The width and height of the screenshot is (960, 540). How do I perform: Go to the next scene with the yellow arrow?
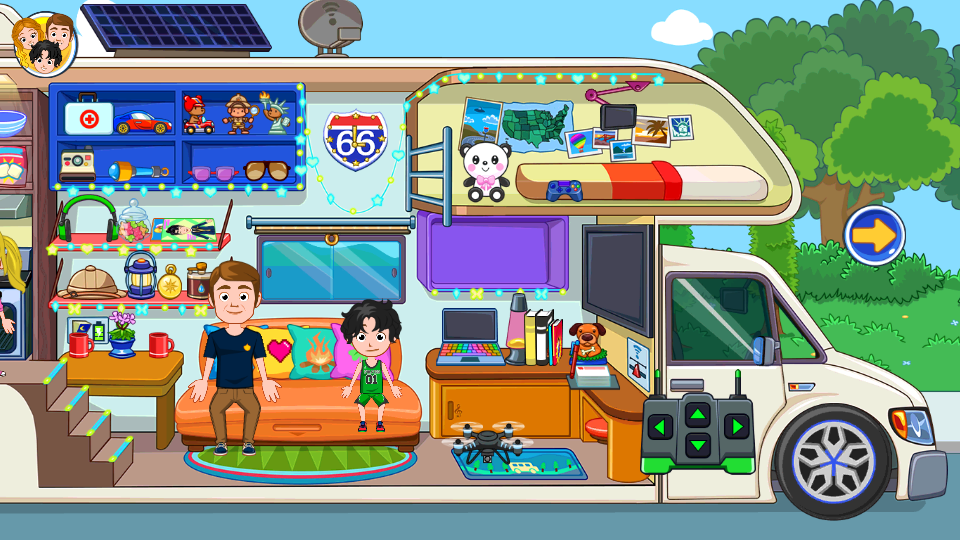click(874, 236)
